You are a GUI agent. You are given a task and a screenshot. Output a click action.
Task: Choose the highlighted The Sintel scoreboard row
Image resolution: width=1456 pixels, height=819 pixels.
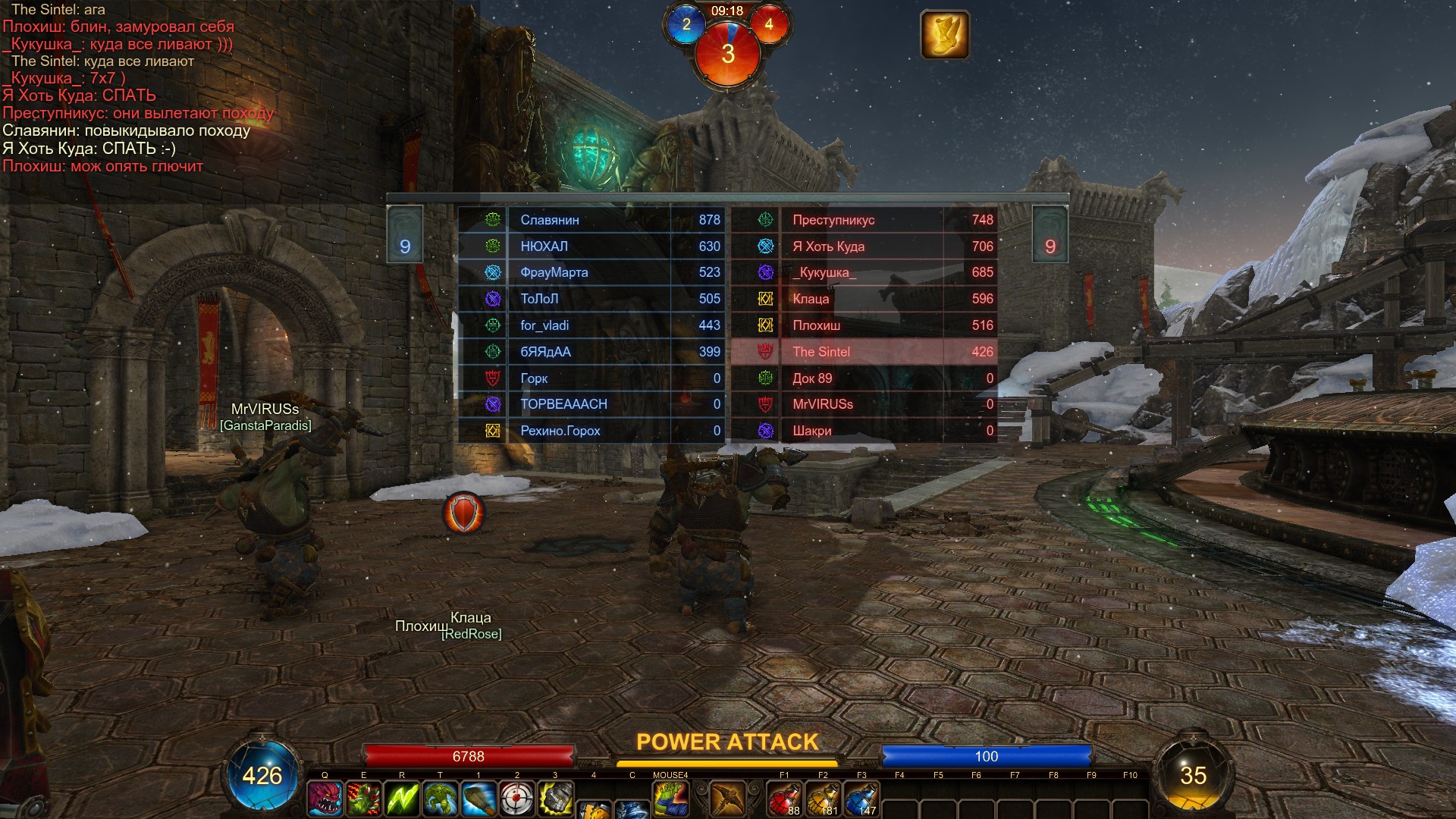point(864,352)
